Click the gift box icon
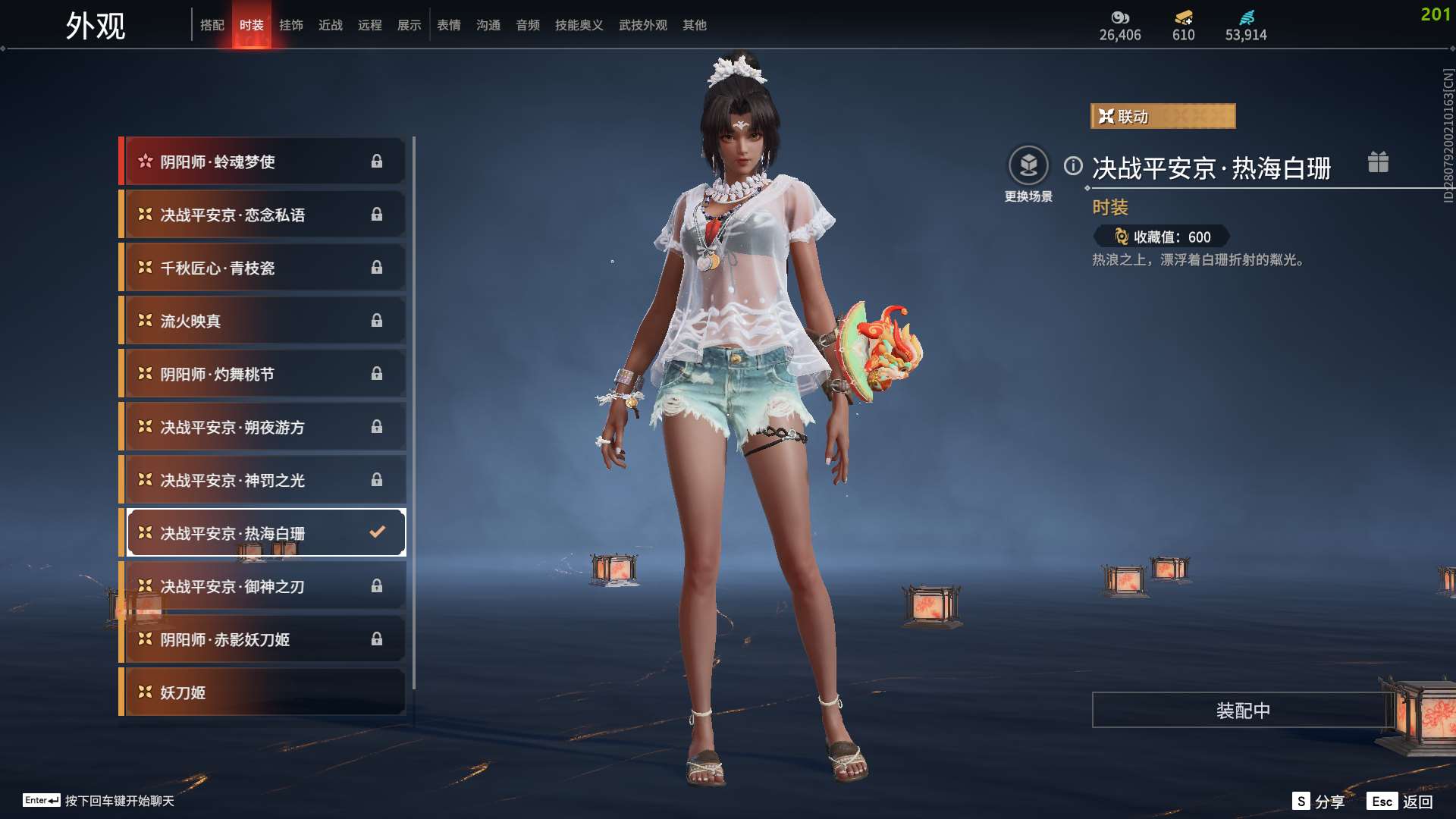 (x=1378, y=162)
